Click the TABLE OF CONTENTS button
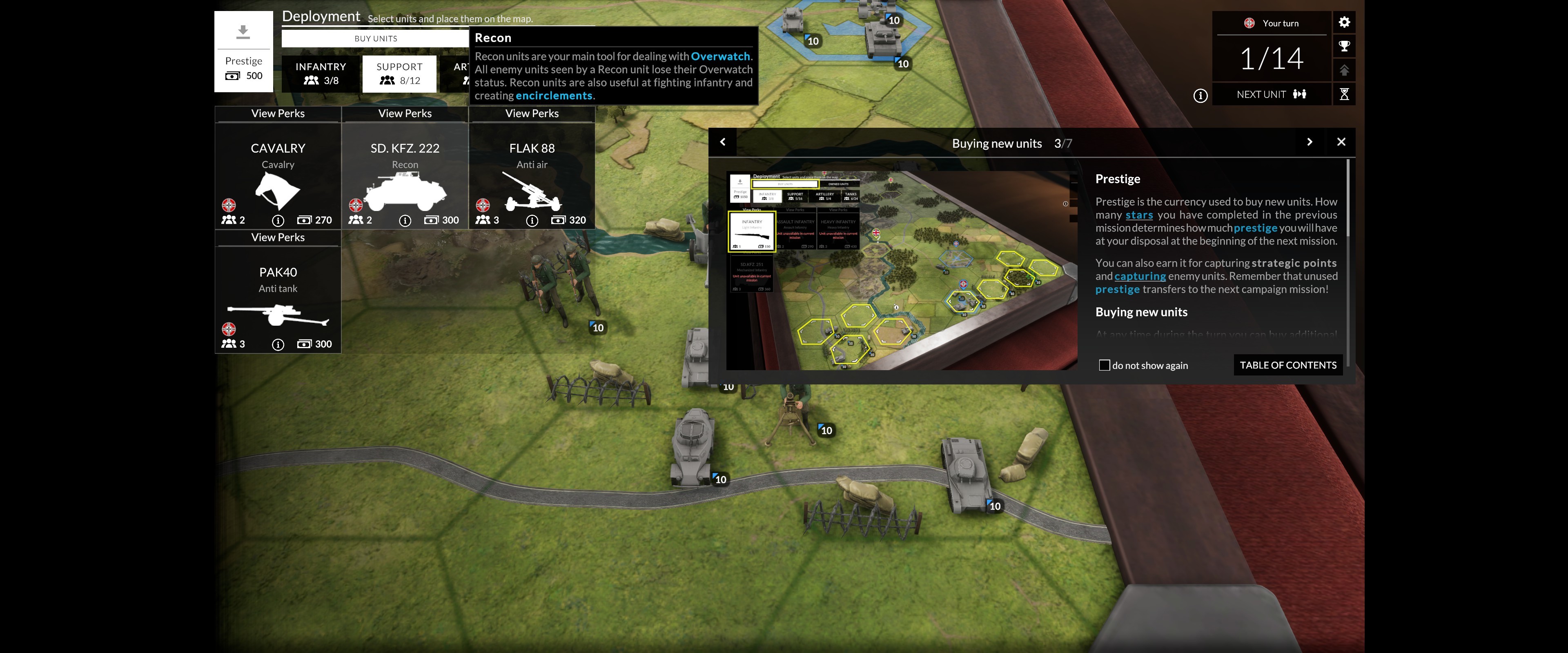This screenshot has height=653, width=1568. point(1287,364)
